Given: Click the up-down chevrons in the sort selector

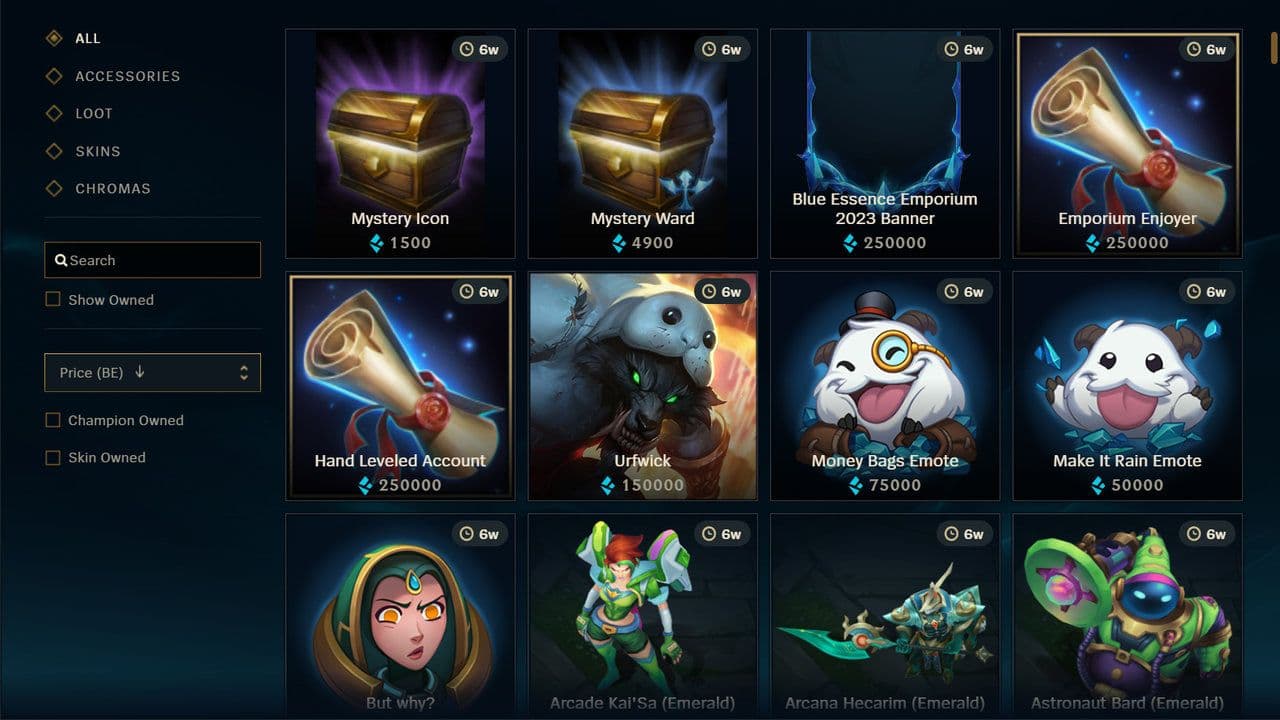Looking at the screenshot, I should (x=243, y=372).
